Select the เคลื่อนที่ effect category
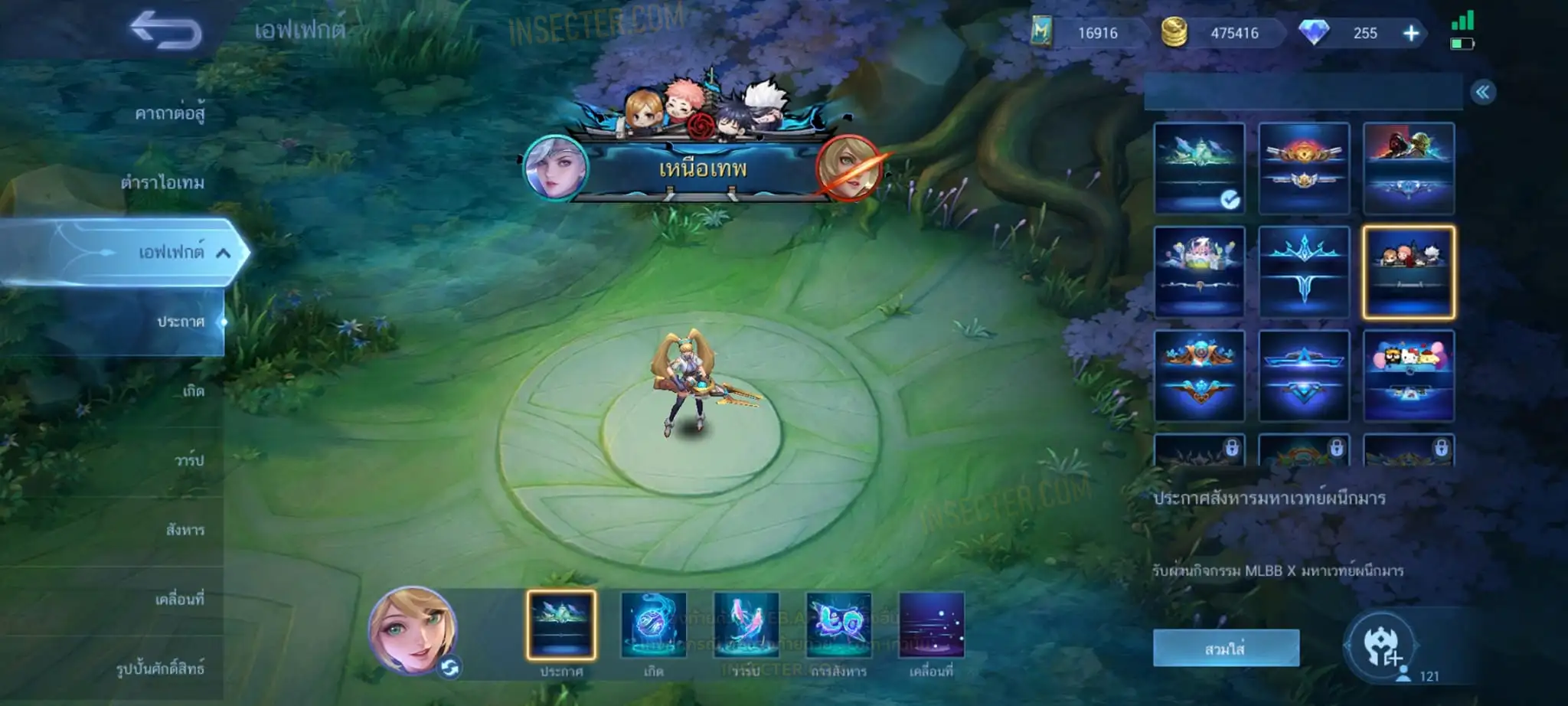Screen dimensions: 1568x706 click(179, 599)
